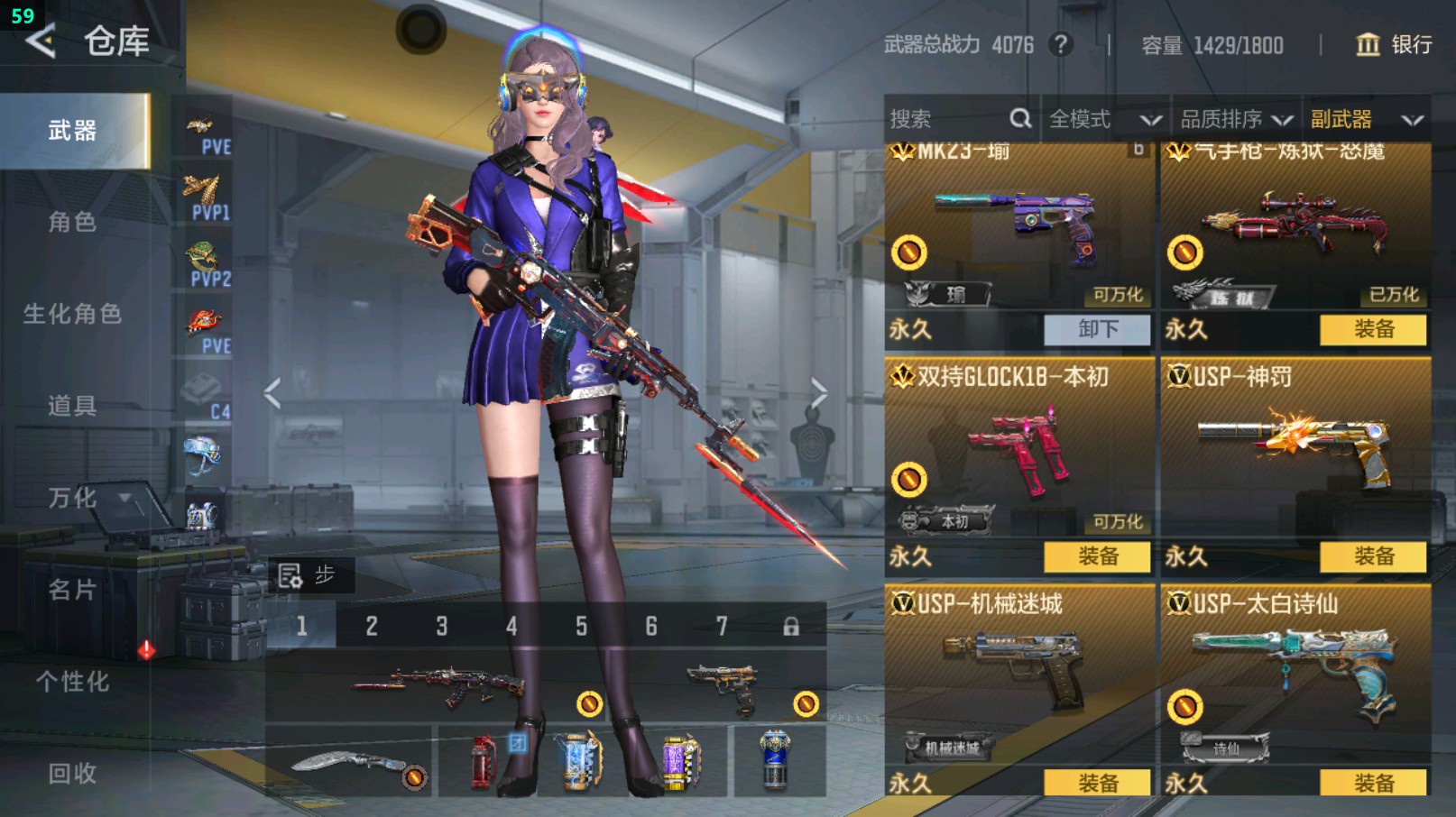The width and height of the screenshot is (1456, 817).
Task: Equip the USP-神罚 pistol
Action: coord(1373,556)
